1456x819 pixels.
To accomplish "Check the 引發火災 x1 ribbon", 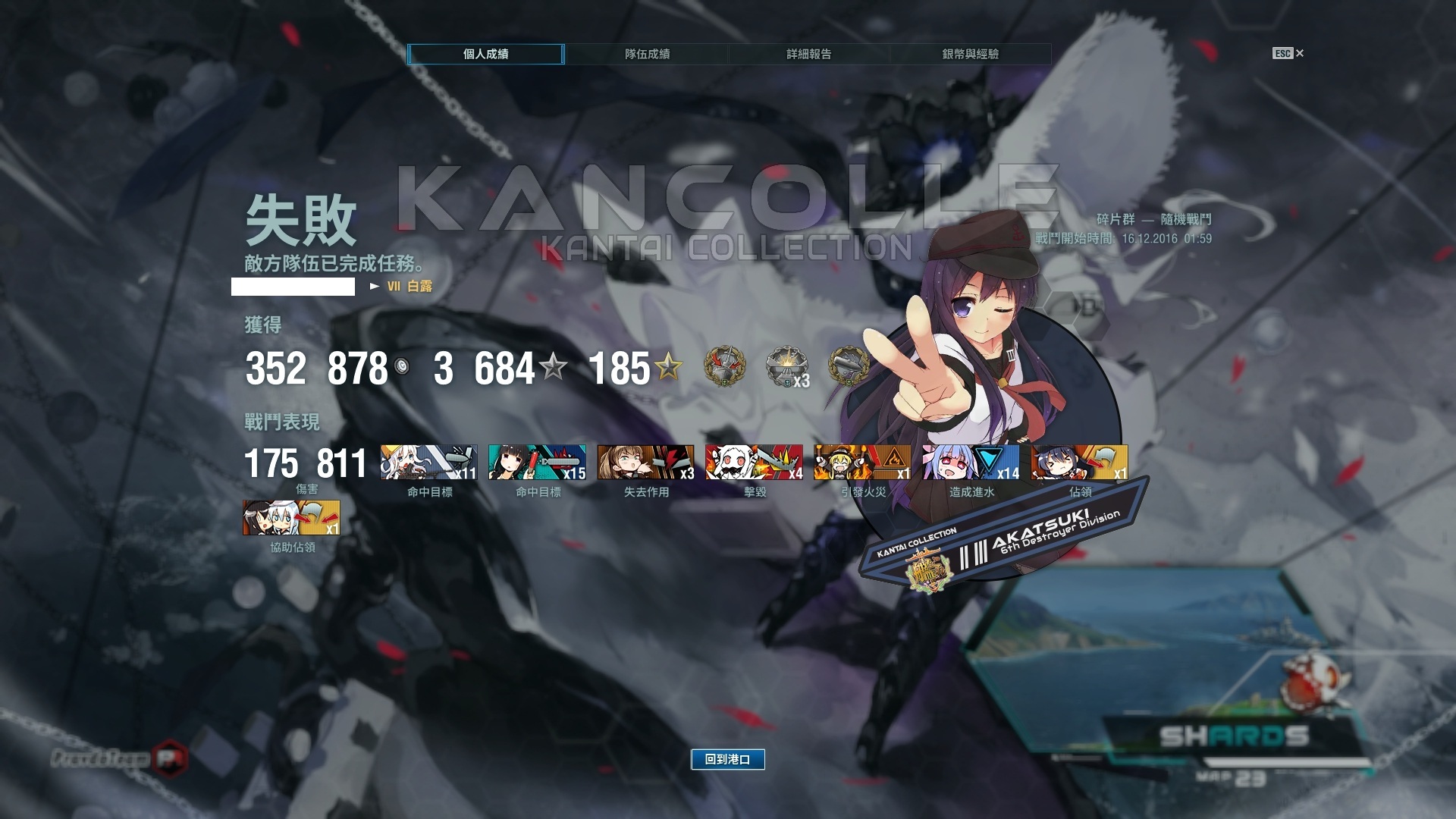I will (x=862, y=463).
